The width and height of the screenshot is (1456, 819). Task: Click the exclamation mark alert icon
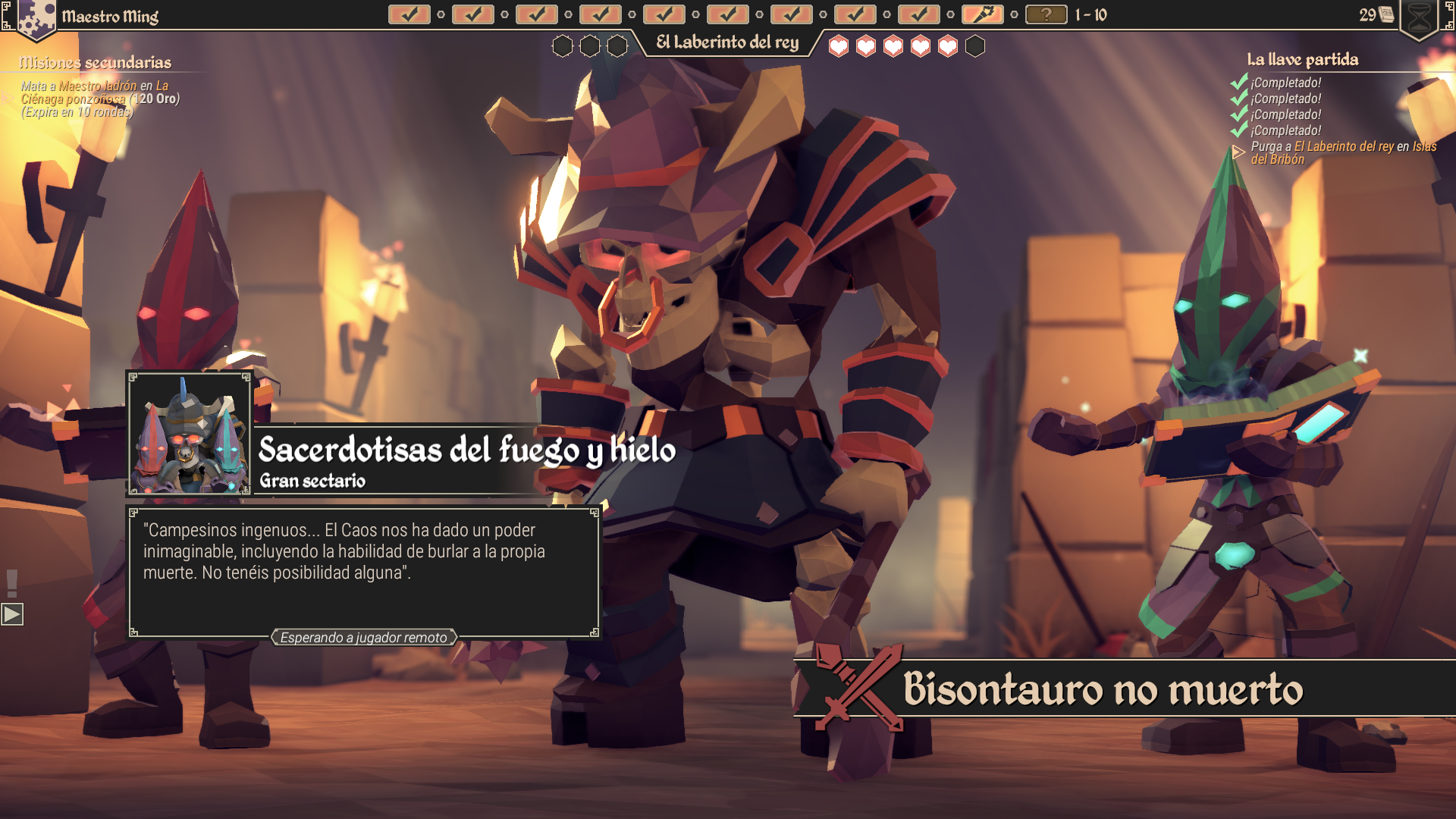click(x=12, y=583)
